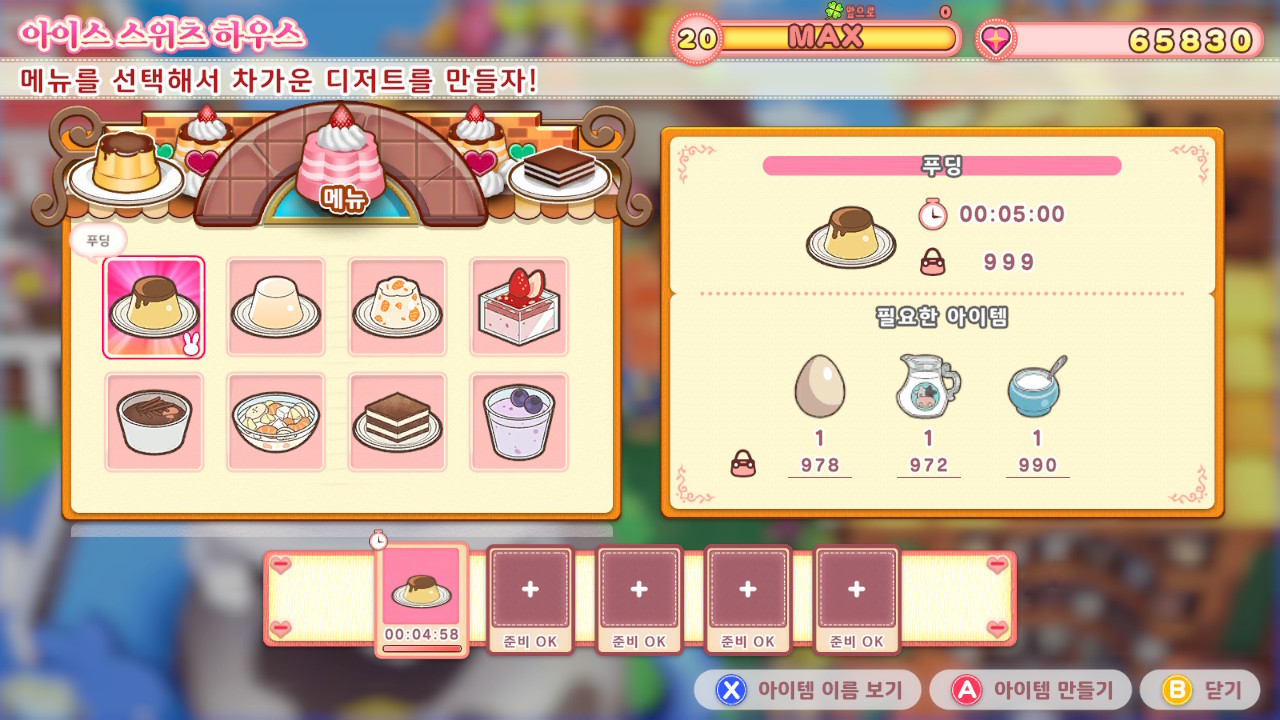Select the fruit bowl dessert
The width and height of the screenshot is (1280, 720).
coord(275,420)
